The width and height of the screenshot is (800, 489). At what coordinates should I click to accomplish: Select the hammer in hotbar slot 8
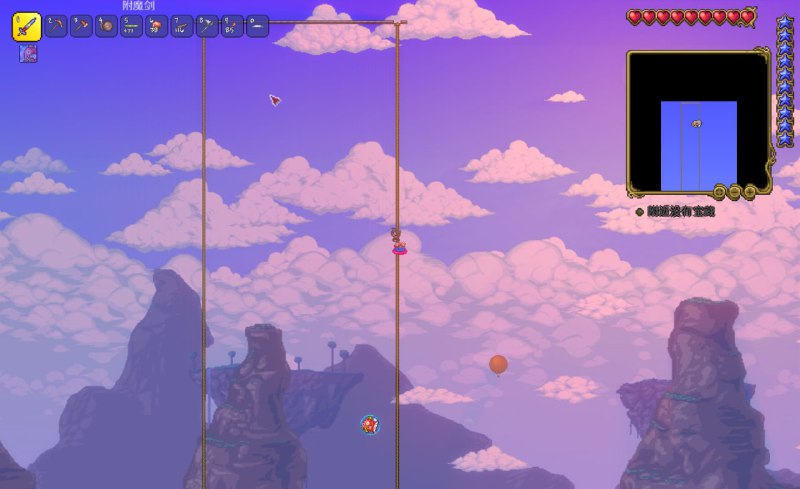click(207, 27)
